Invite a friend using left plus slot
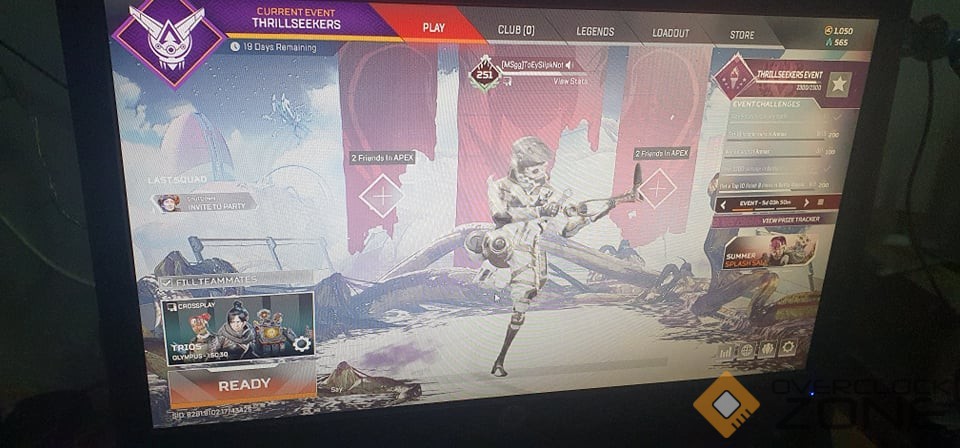The image size is (960, 448). [x=381, y=195]
